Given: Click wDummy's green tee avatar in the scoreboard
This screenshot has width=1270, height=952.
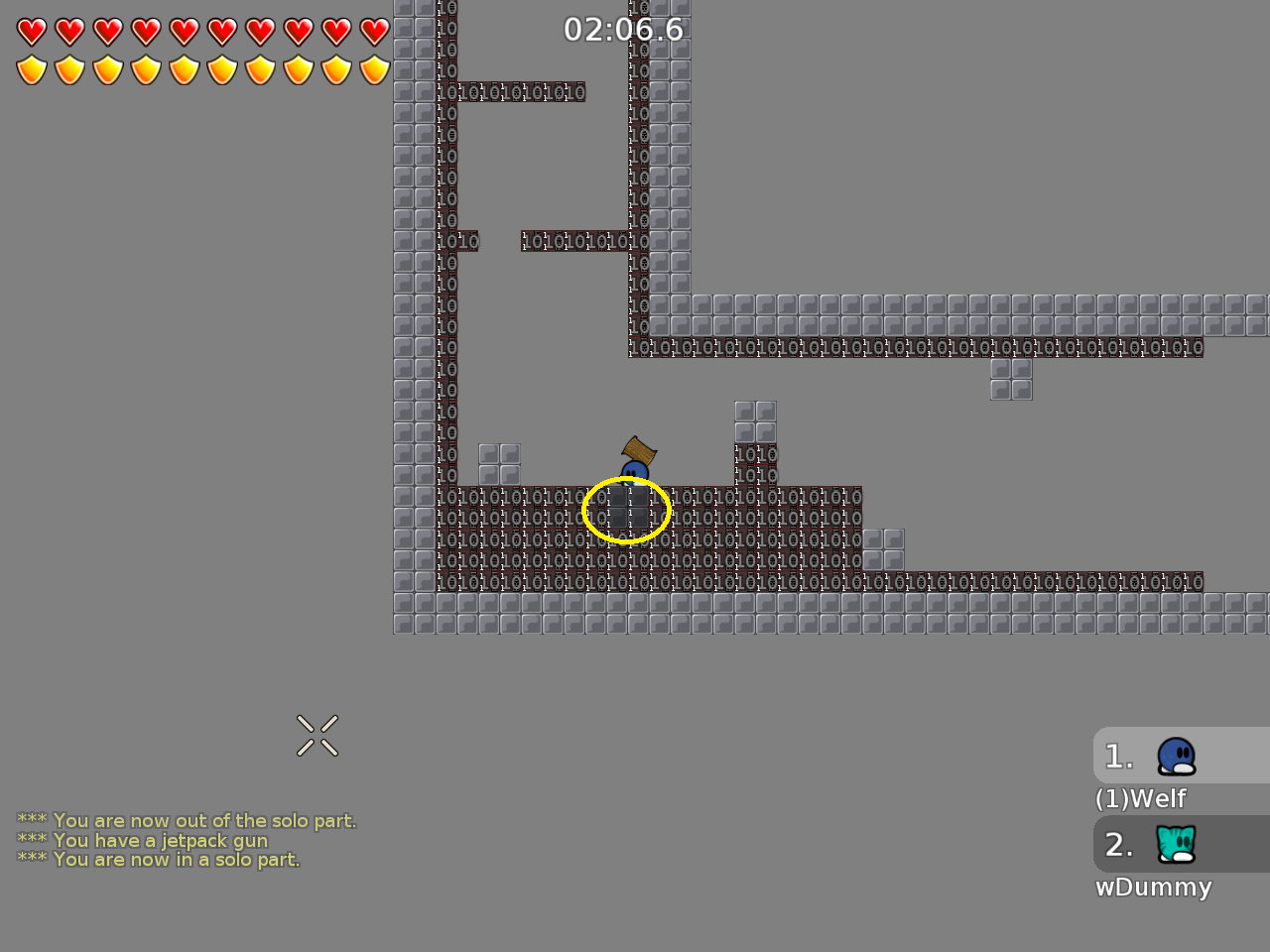Looking at the screenshot, I should [x=1174, y=844].
